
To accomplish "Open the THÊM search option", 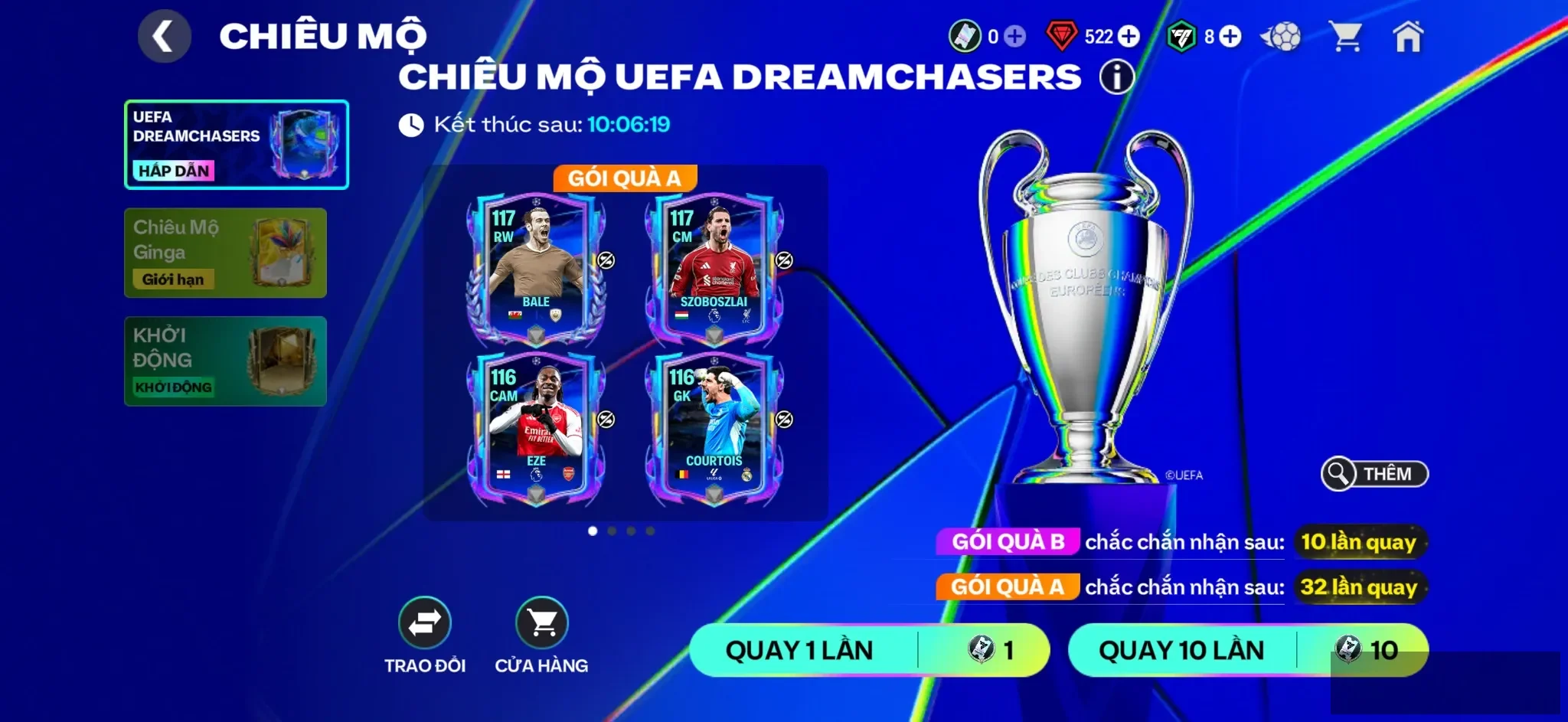I will tap(1373, 474).
